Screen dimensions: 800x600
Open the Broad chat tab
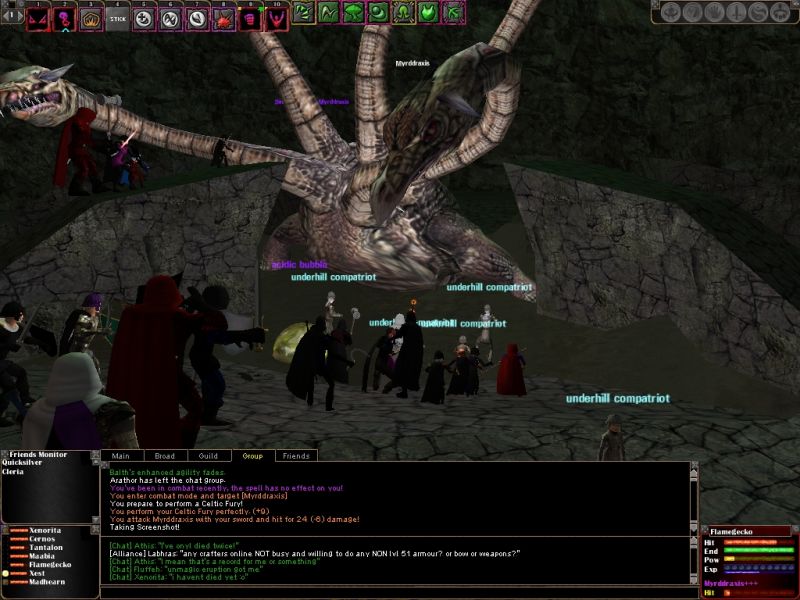pos(165,456)
